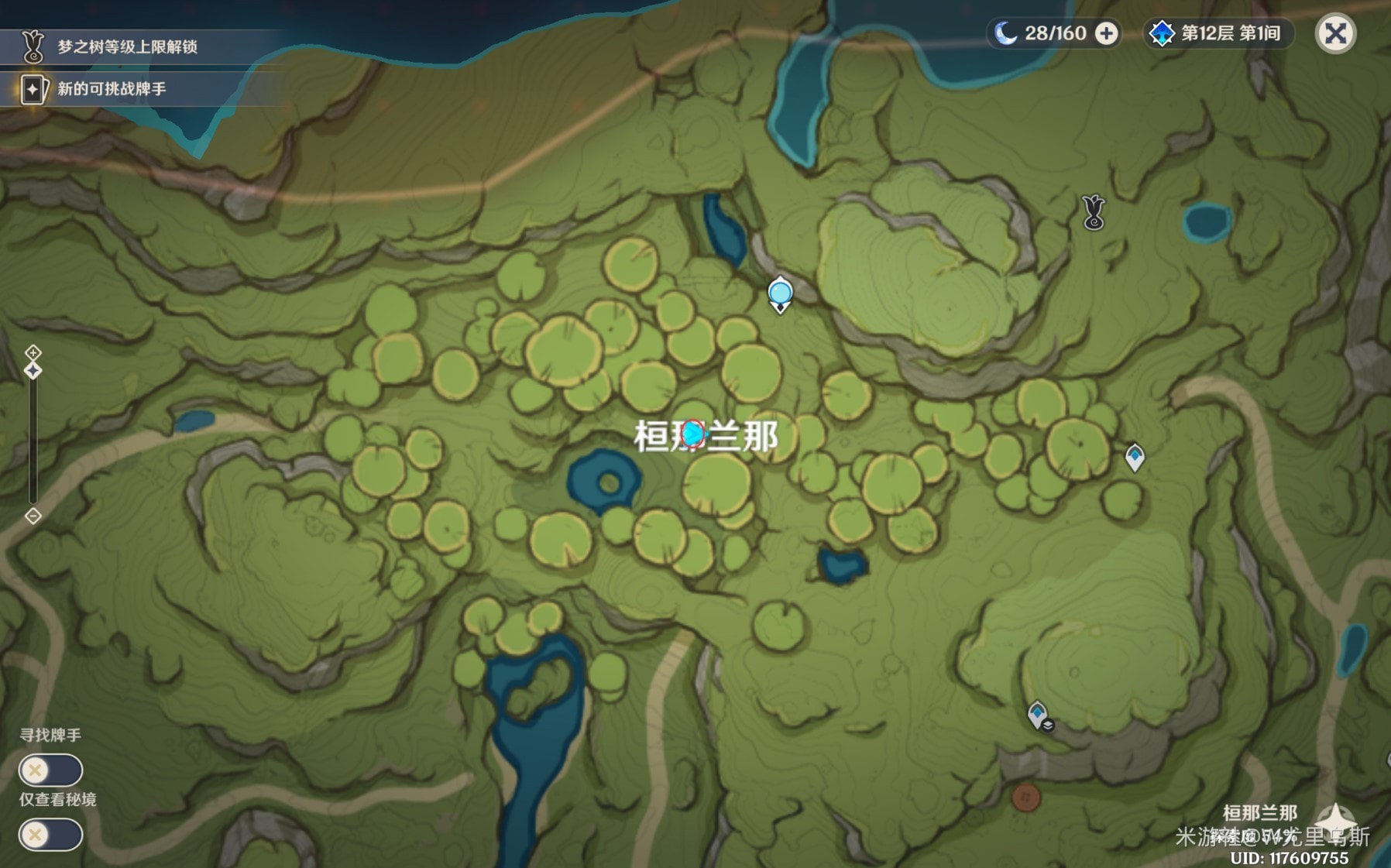Select the underground teleport waypoint marker
The image size is (1391, 868).
tap(1038, 715)
